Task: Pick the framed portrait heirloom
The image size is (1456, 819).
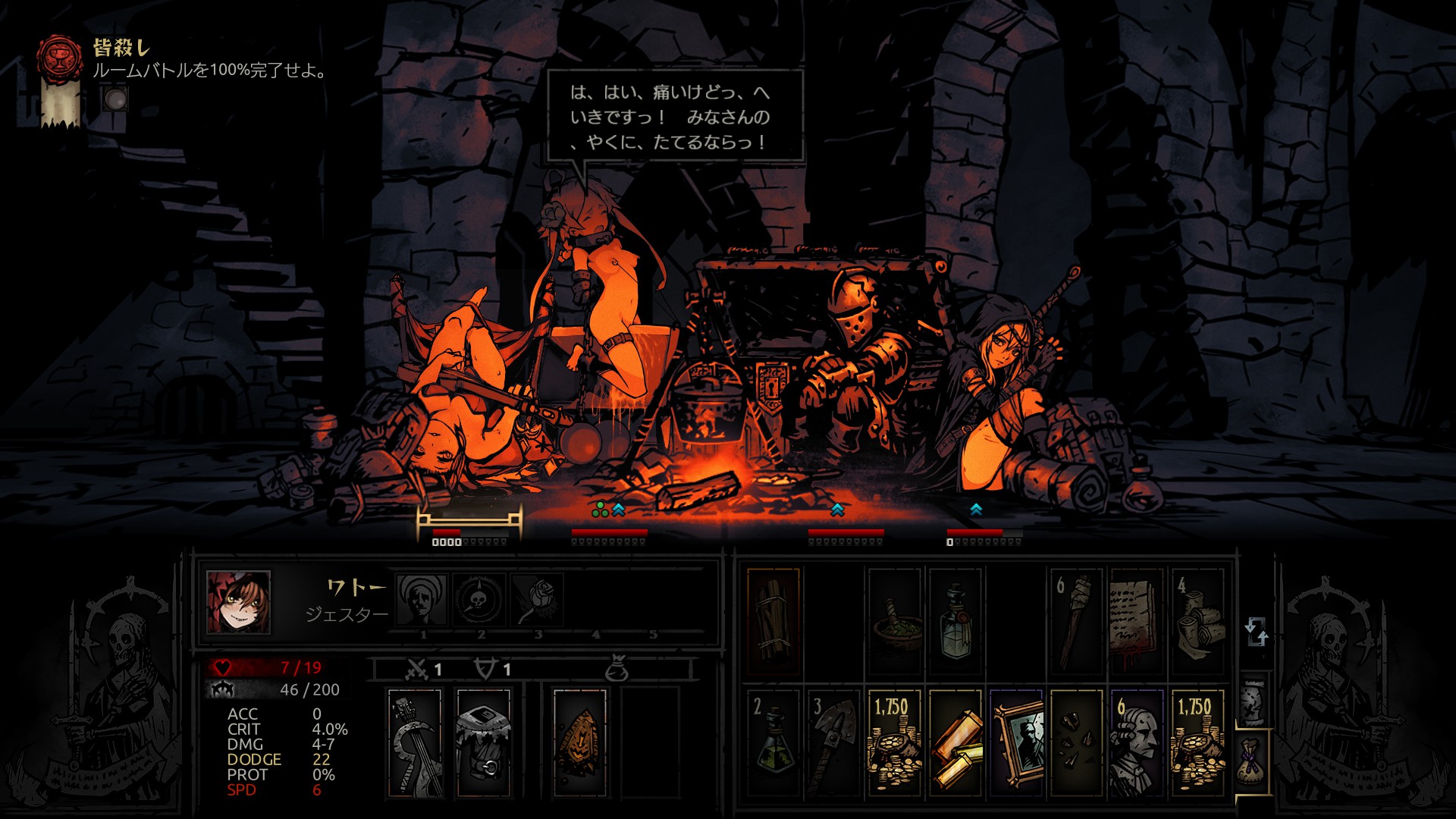Action: (x=1016, y=743)
